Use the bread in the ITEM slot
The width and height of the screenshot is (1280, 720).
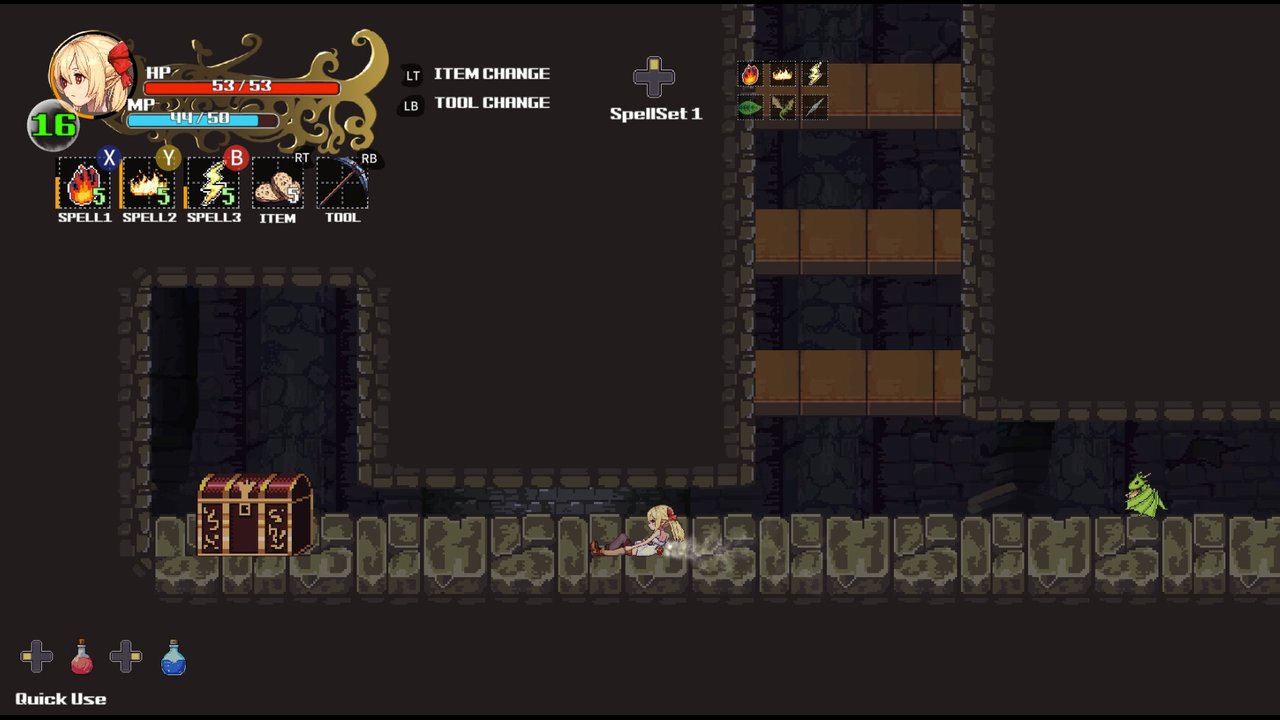(x=277, y=184)
